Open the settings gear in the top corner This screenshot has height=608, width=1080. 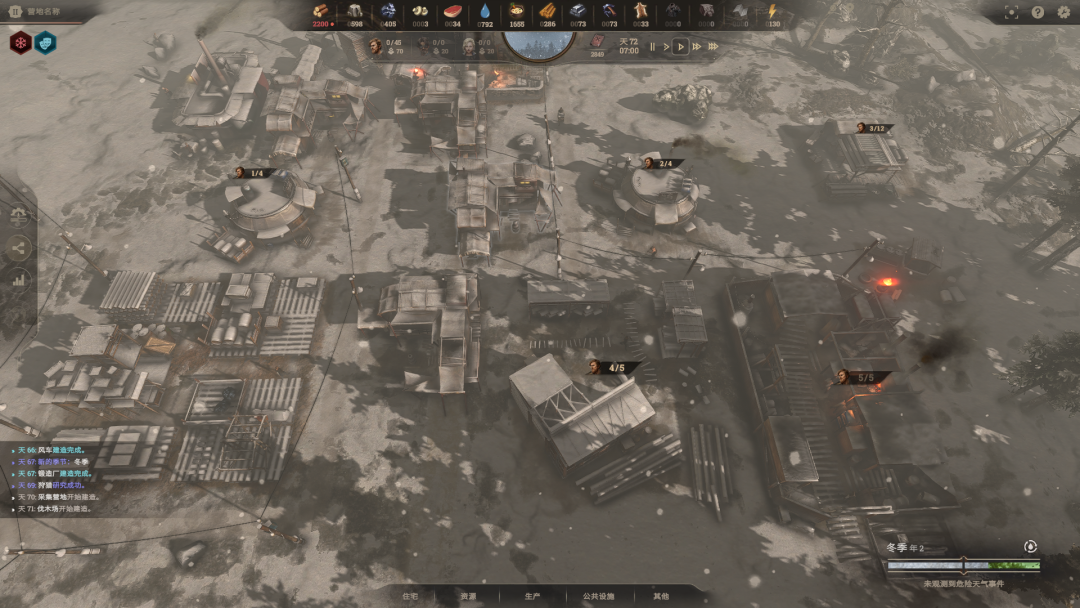pos(1064,12)
